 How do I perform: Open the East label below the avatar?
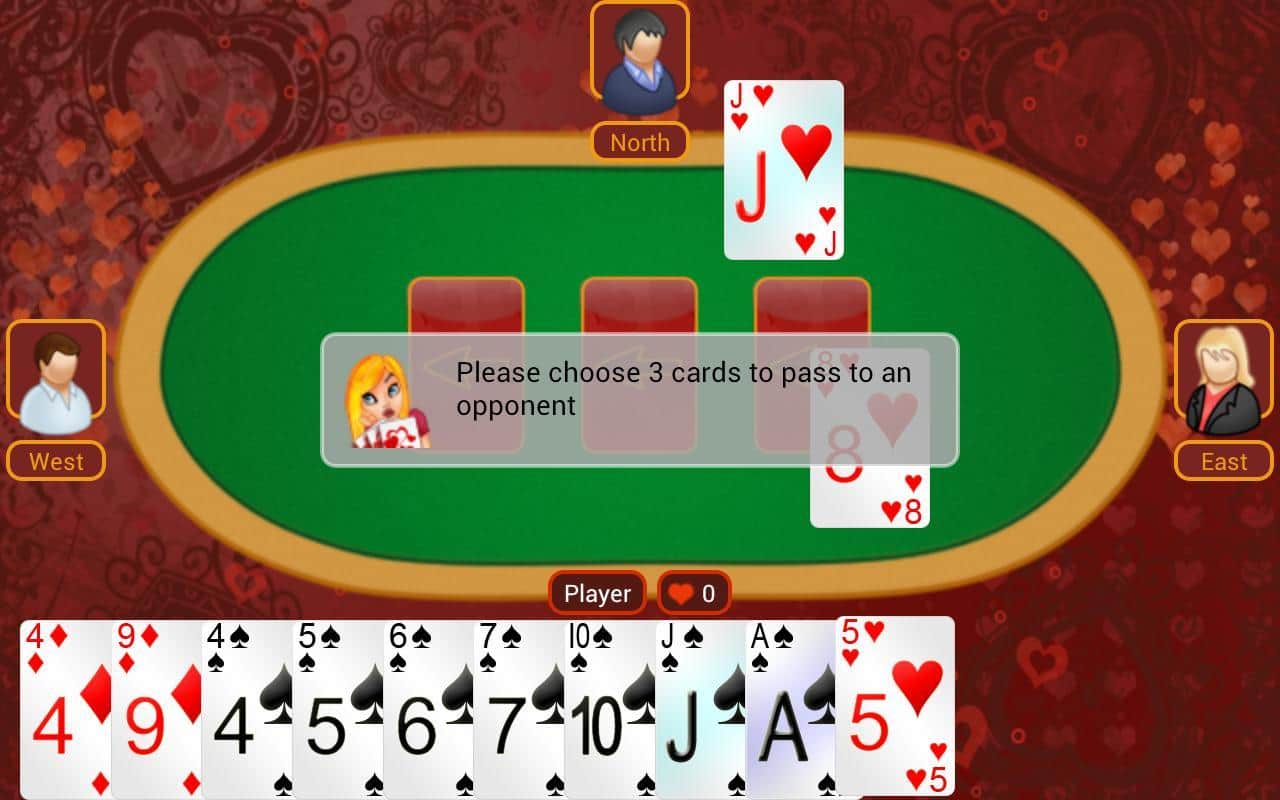pyautogui.click(x=1222, y=461)
